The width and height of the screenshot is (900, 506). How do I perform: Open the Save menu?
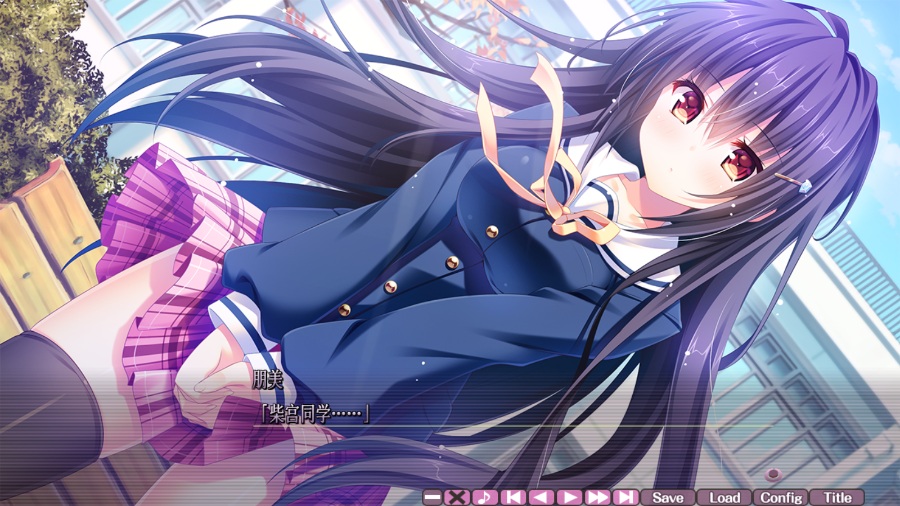[667, 497]
